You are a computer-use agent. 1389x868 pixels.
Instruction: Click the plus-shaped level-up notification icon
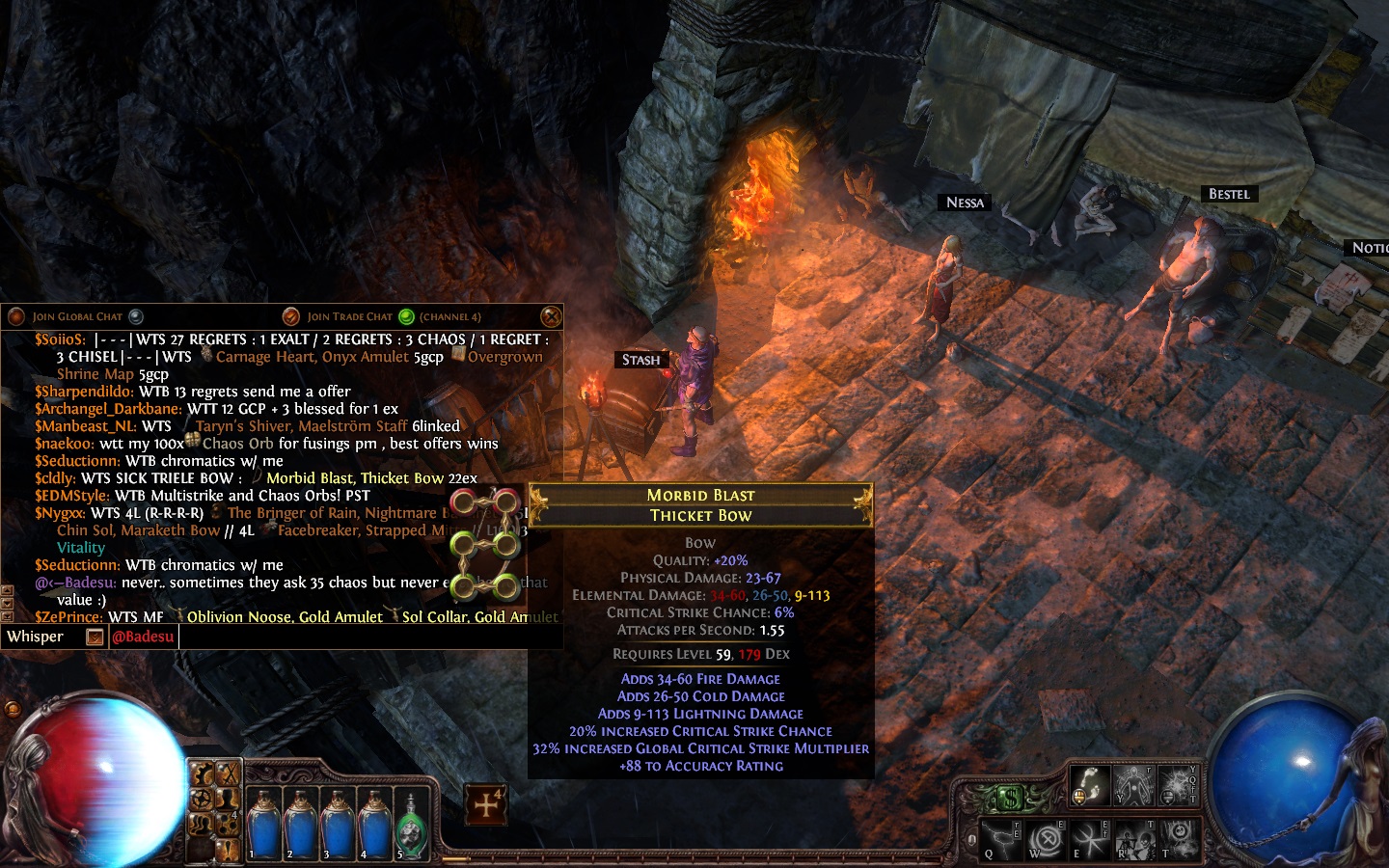[x=486, y=804]
